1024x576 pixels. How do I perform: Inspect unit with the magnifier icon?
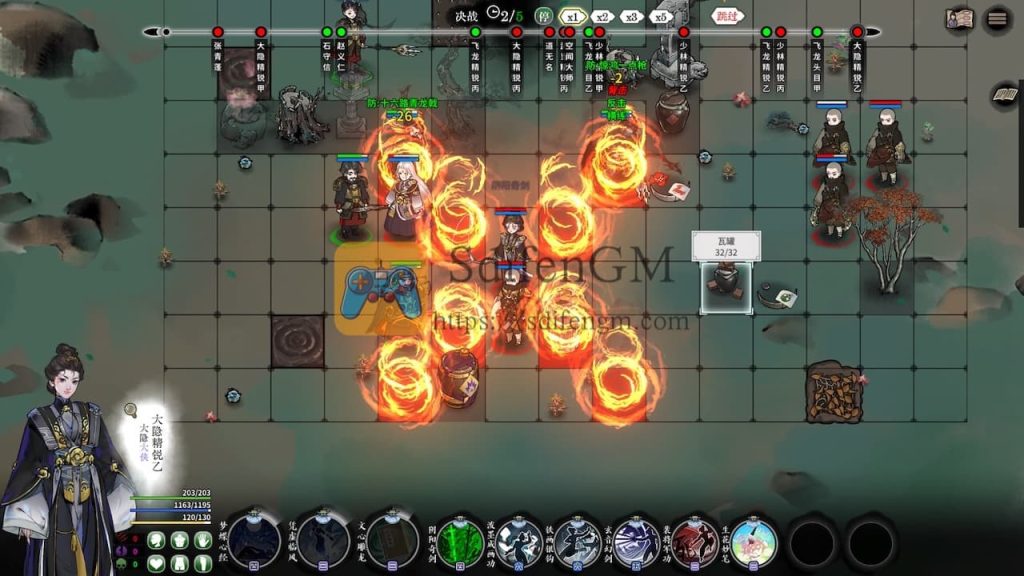(x=130, y=410)
